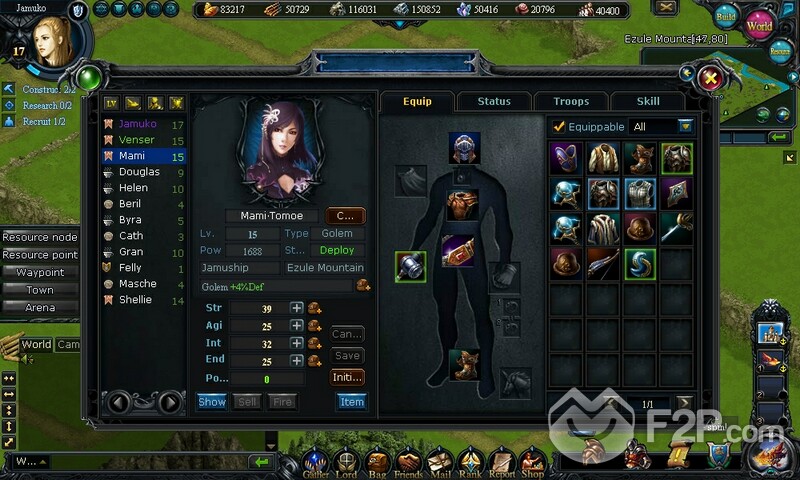The height and width of the screenshot is (480, 800).
Task: Open the Item button
Action: (352, 401)
